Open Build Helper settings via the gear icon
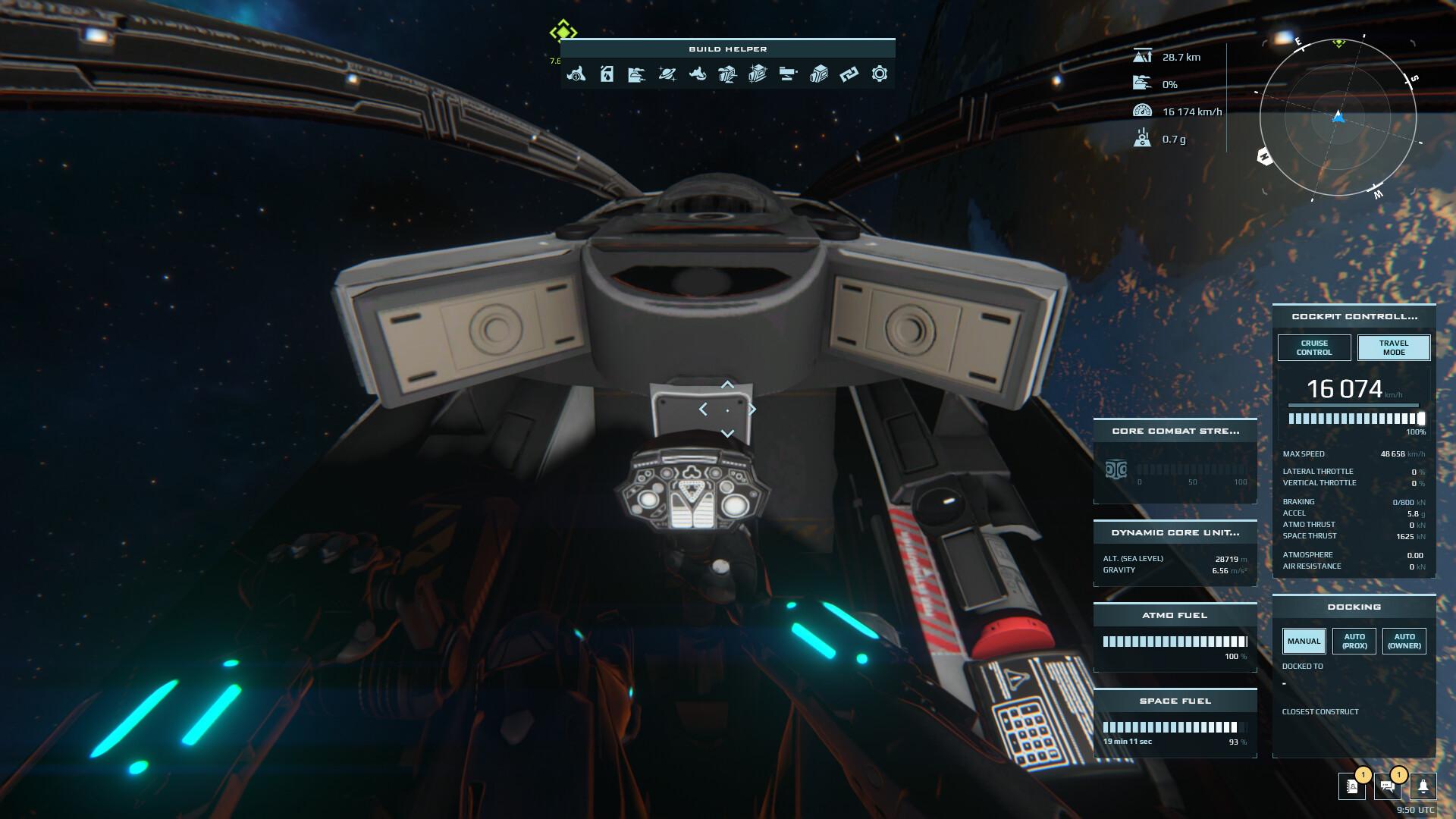Image resolution: width=1456 pixels, height=819 pixels. (x=879, y=74)
